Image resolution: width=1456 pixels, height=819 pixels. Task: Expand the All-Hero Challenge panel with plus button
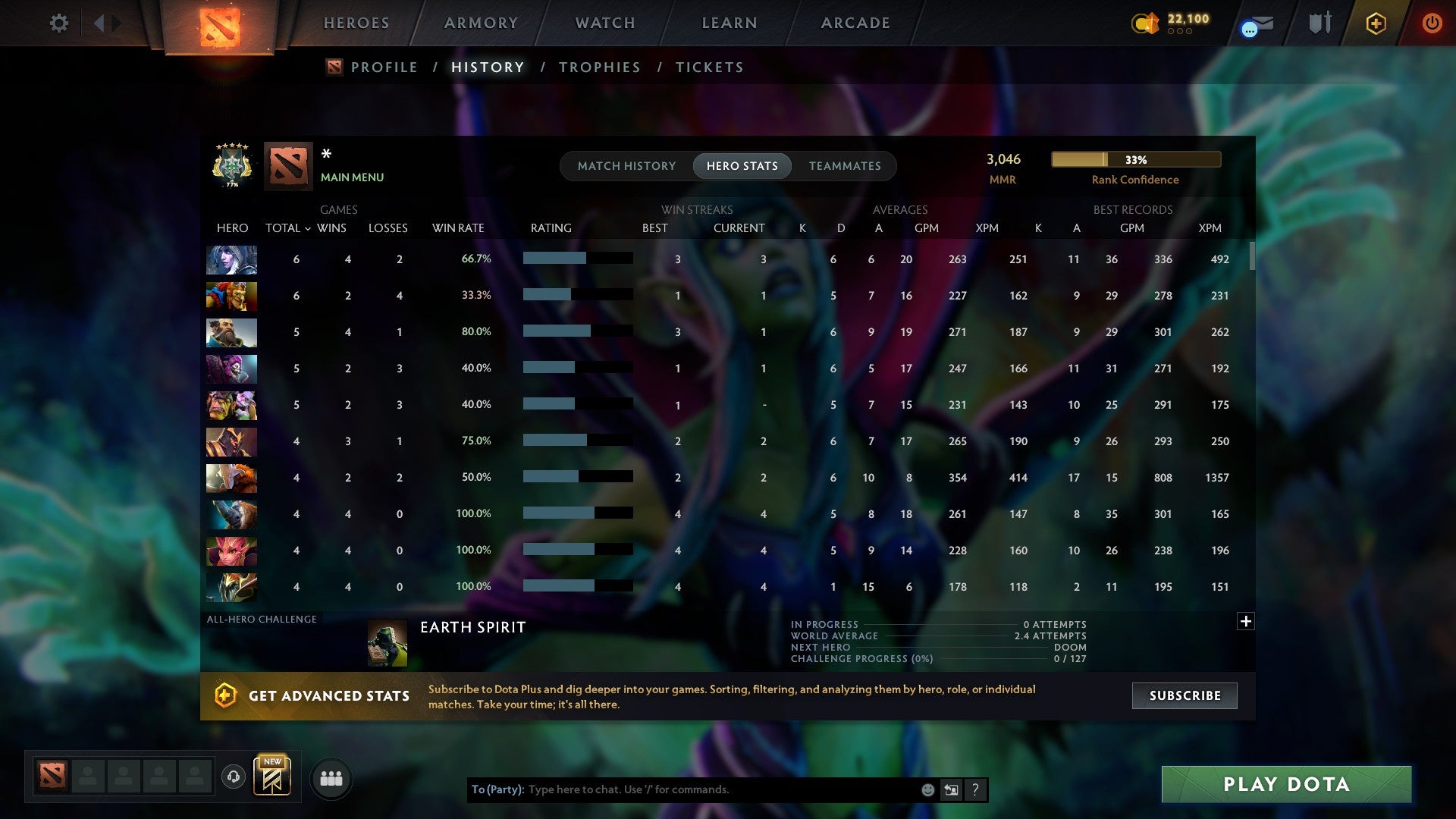[x=1246, y=621]
